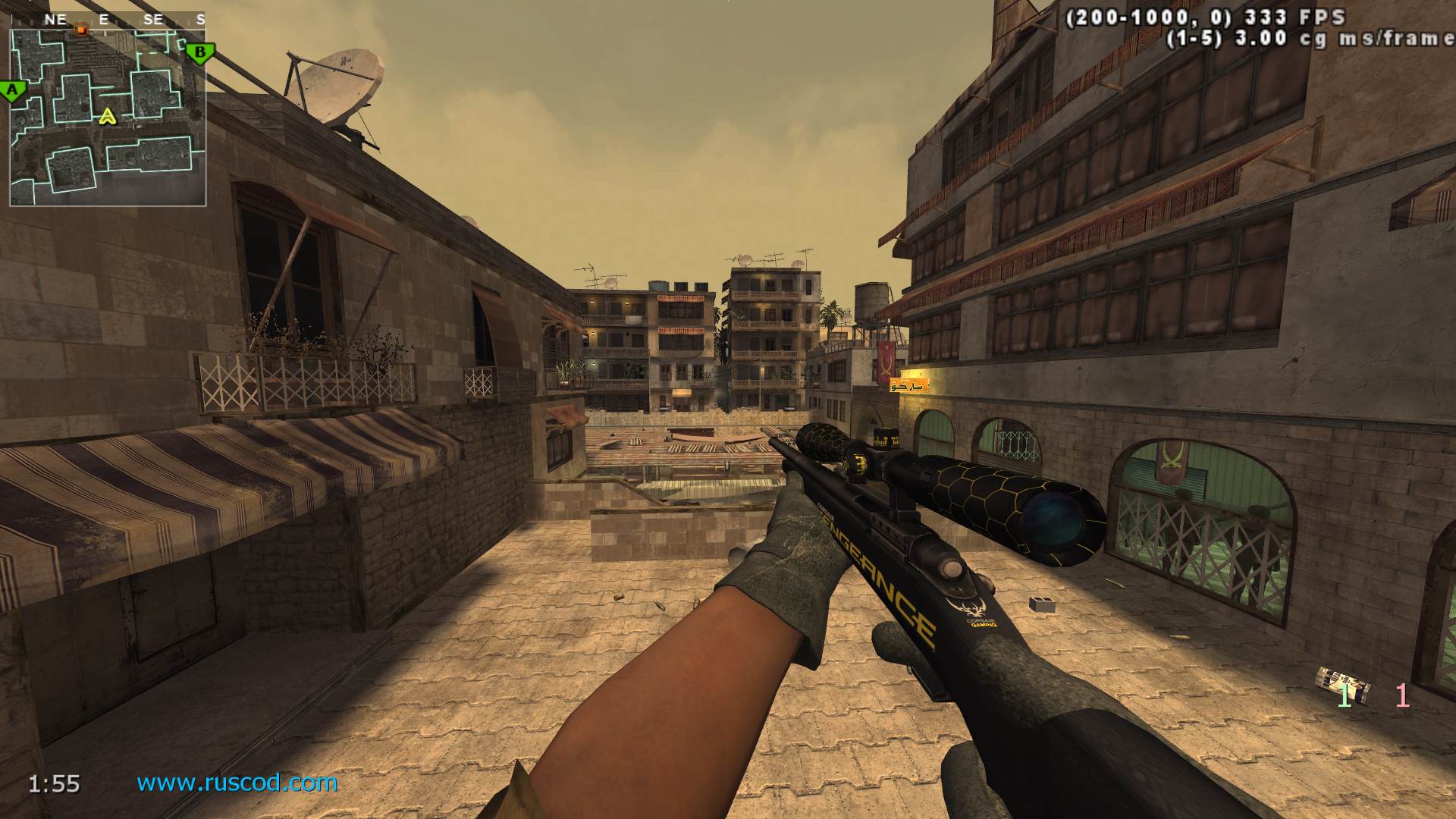This screenshot has height=819, width=1456.
Task: Click the minimap in the corner
Action: point(108,118)
